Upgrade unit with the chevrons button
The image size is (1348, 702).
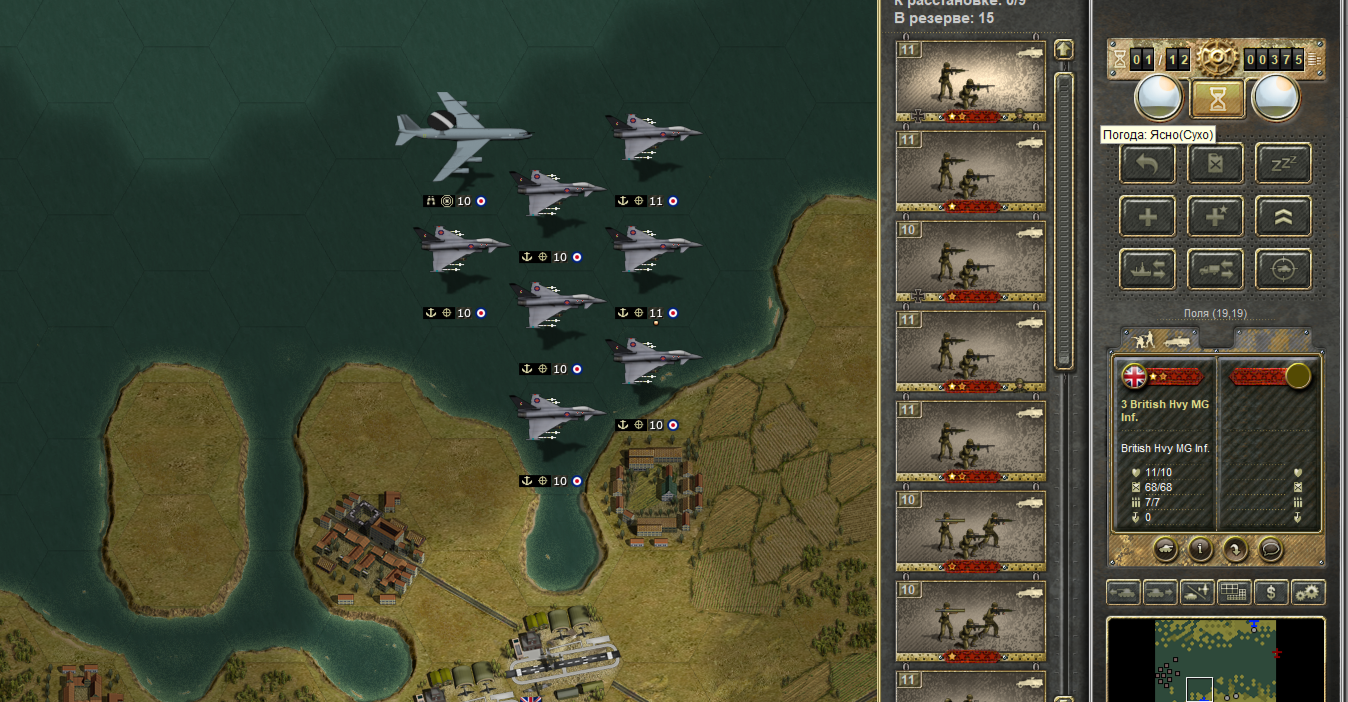1283,216
